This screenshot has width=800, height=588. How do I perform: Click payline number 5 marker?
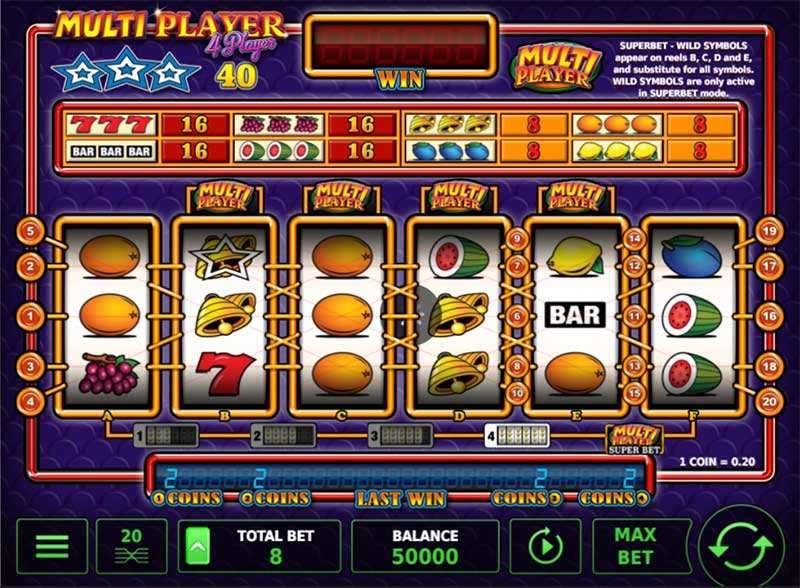tap(30, 231)
